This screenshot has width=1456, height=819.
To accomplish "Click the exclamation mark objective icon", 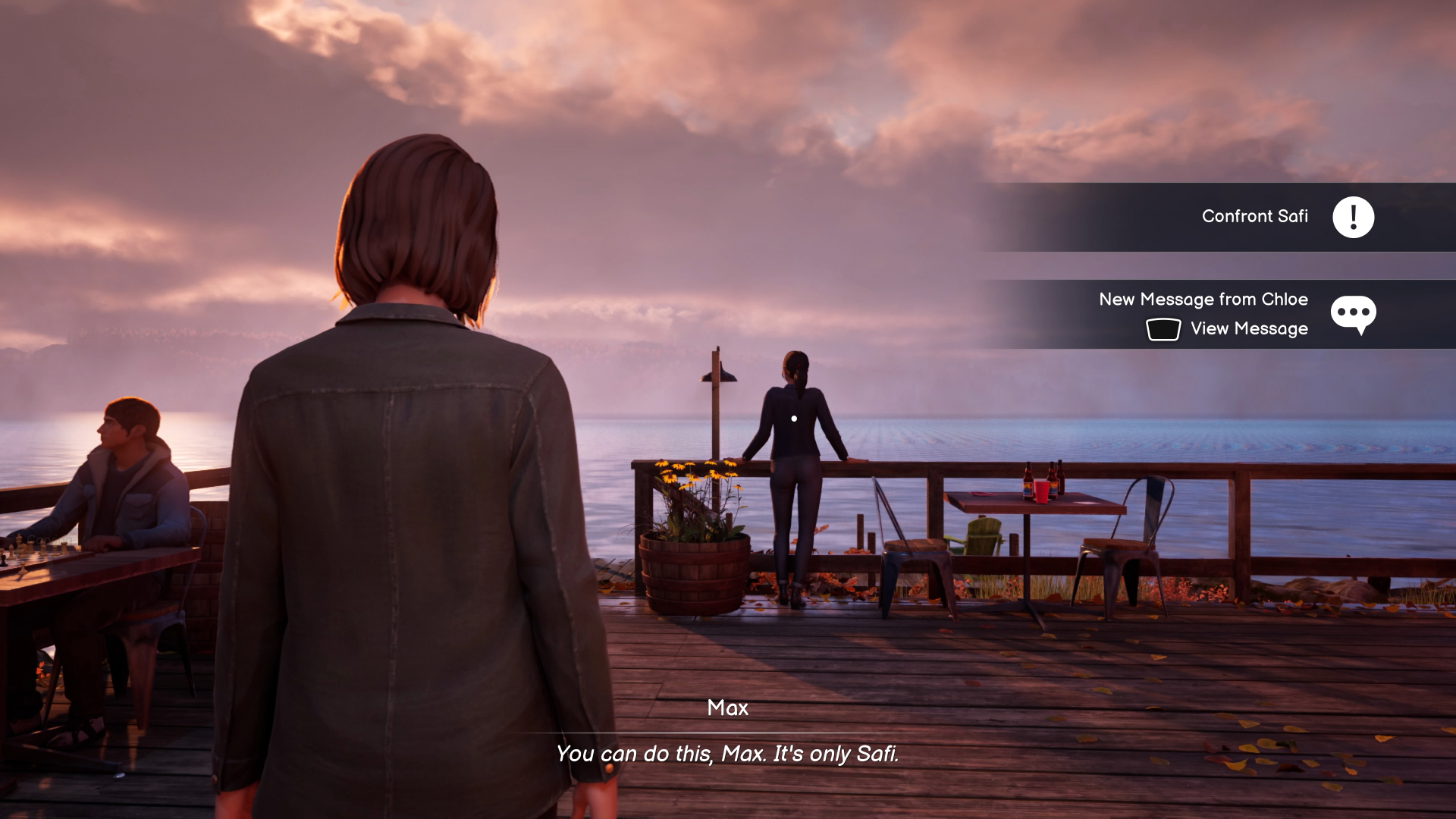I will (x=1354, y=218).
